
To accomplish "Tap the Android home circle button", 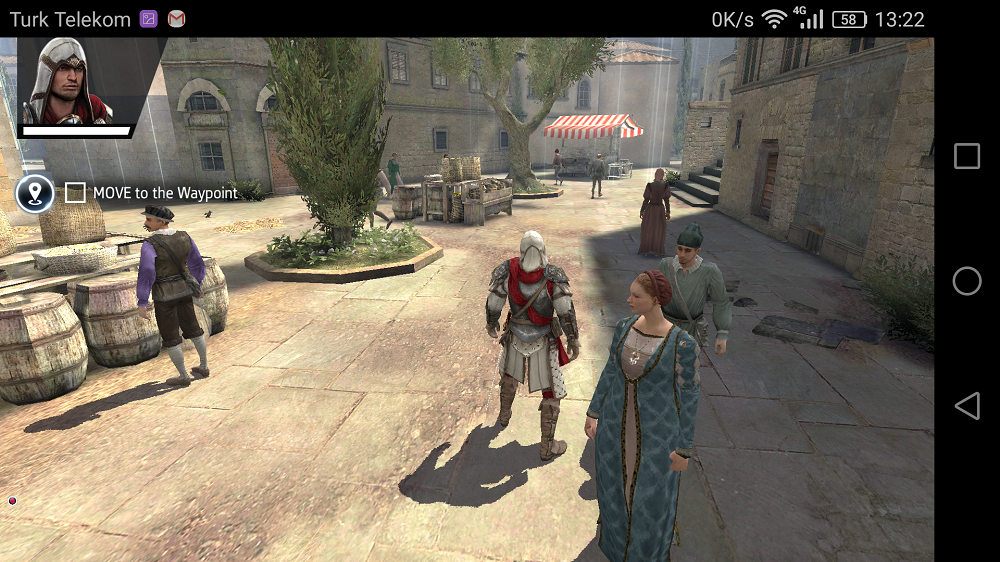I will (x=967, y=281).
